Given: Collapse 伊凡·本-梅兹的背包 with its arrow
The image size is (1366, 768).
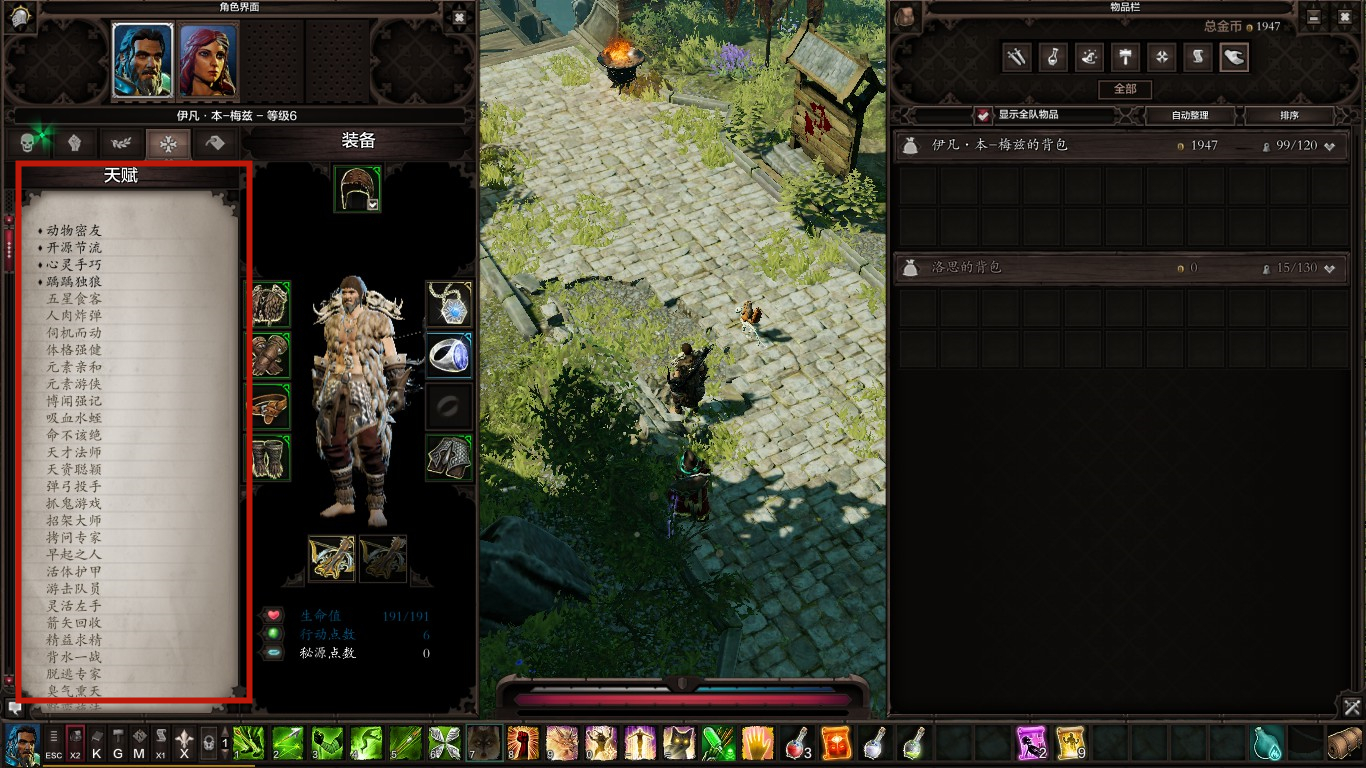Looking at the screenshot, I should point(1330,146).
